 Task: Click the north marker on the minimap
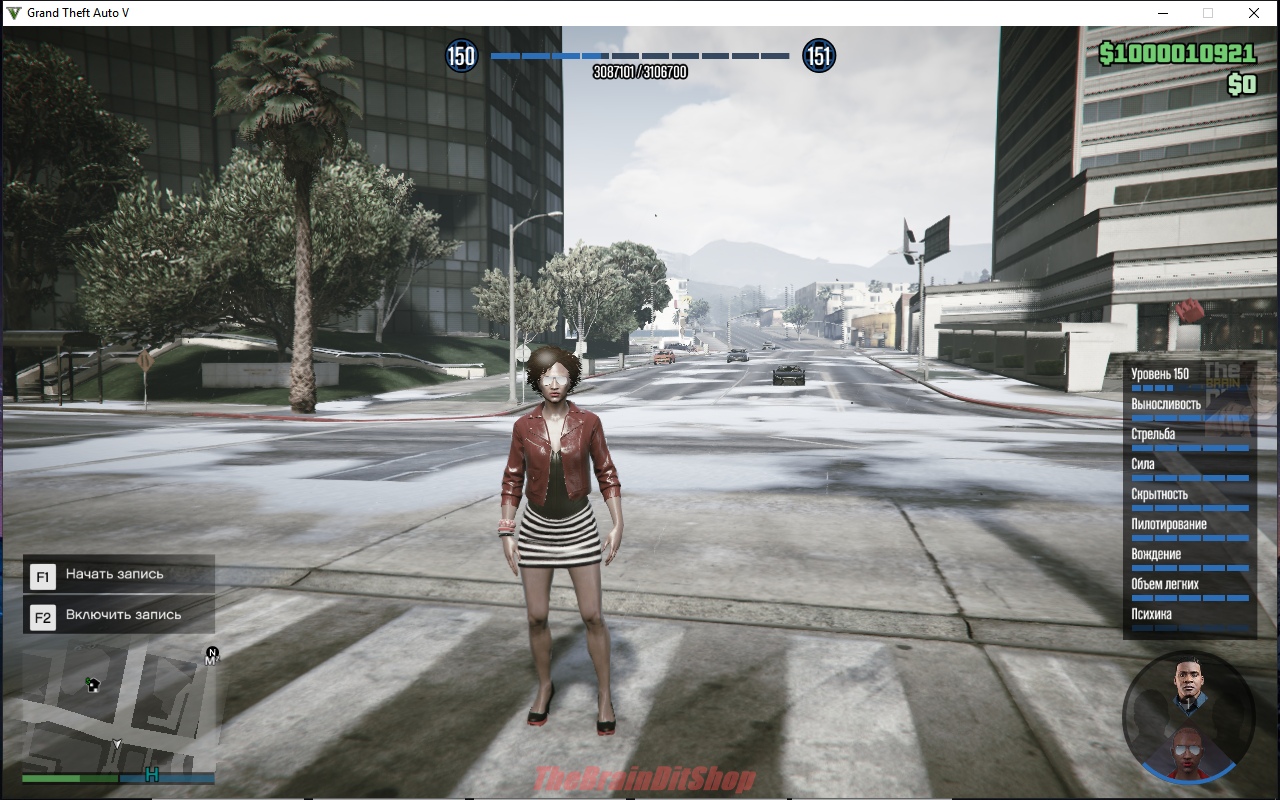pos(212,654)
